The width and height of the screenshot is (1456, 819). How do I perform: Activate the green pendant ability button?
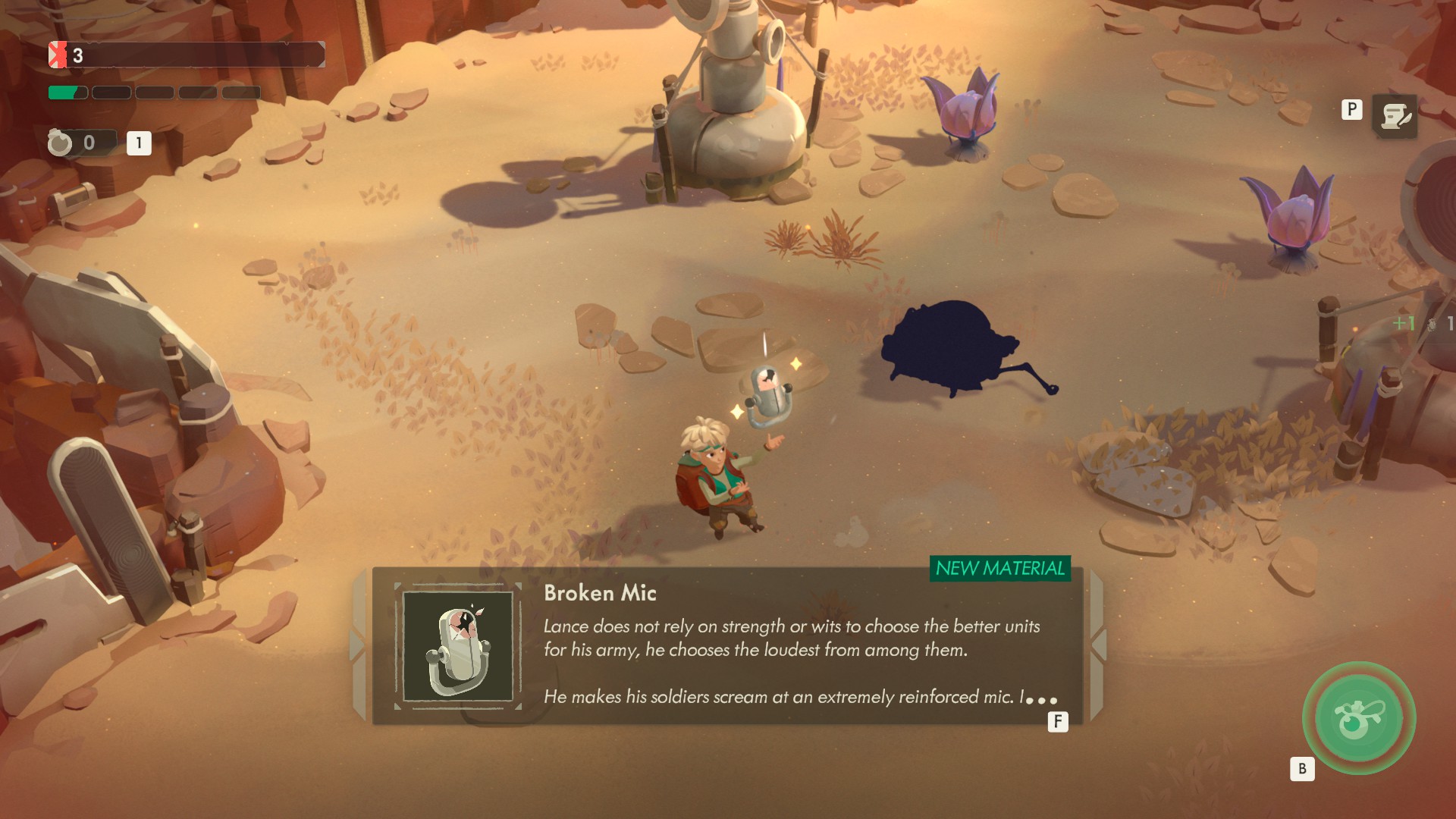click(x=1359, y=718)
